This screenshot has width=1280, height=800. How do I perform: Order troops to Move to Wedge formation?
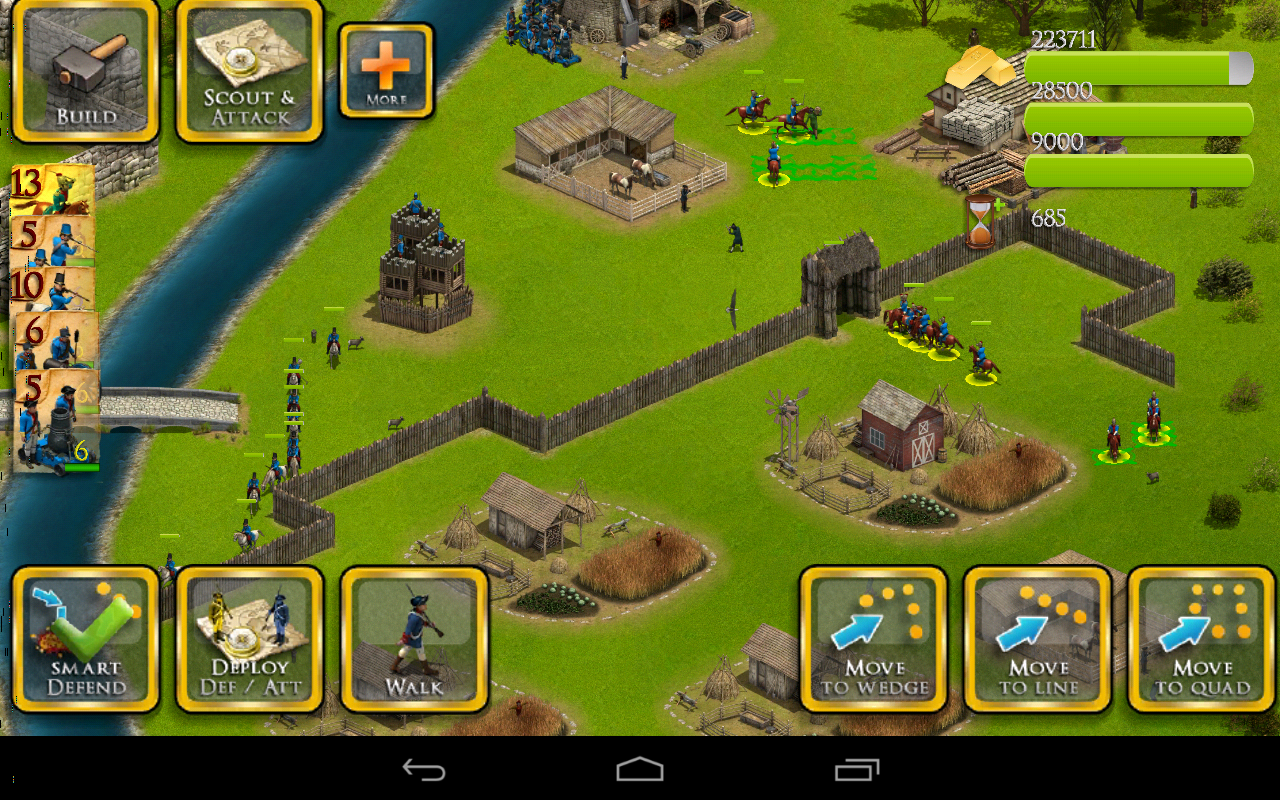click(873, 640)
